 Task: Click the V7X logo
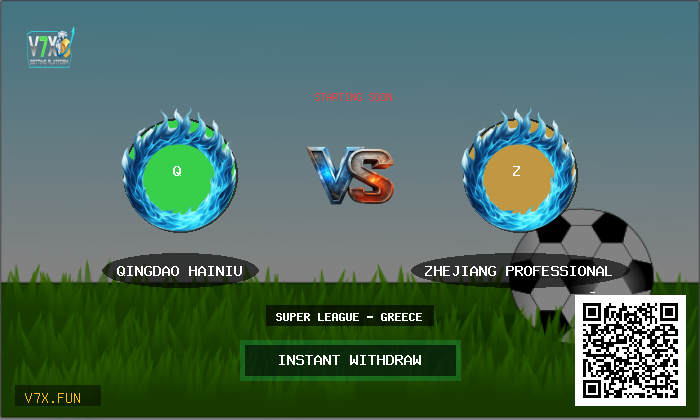(x=49, y=47)
